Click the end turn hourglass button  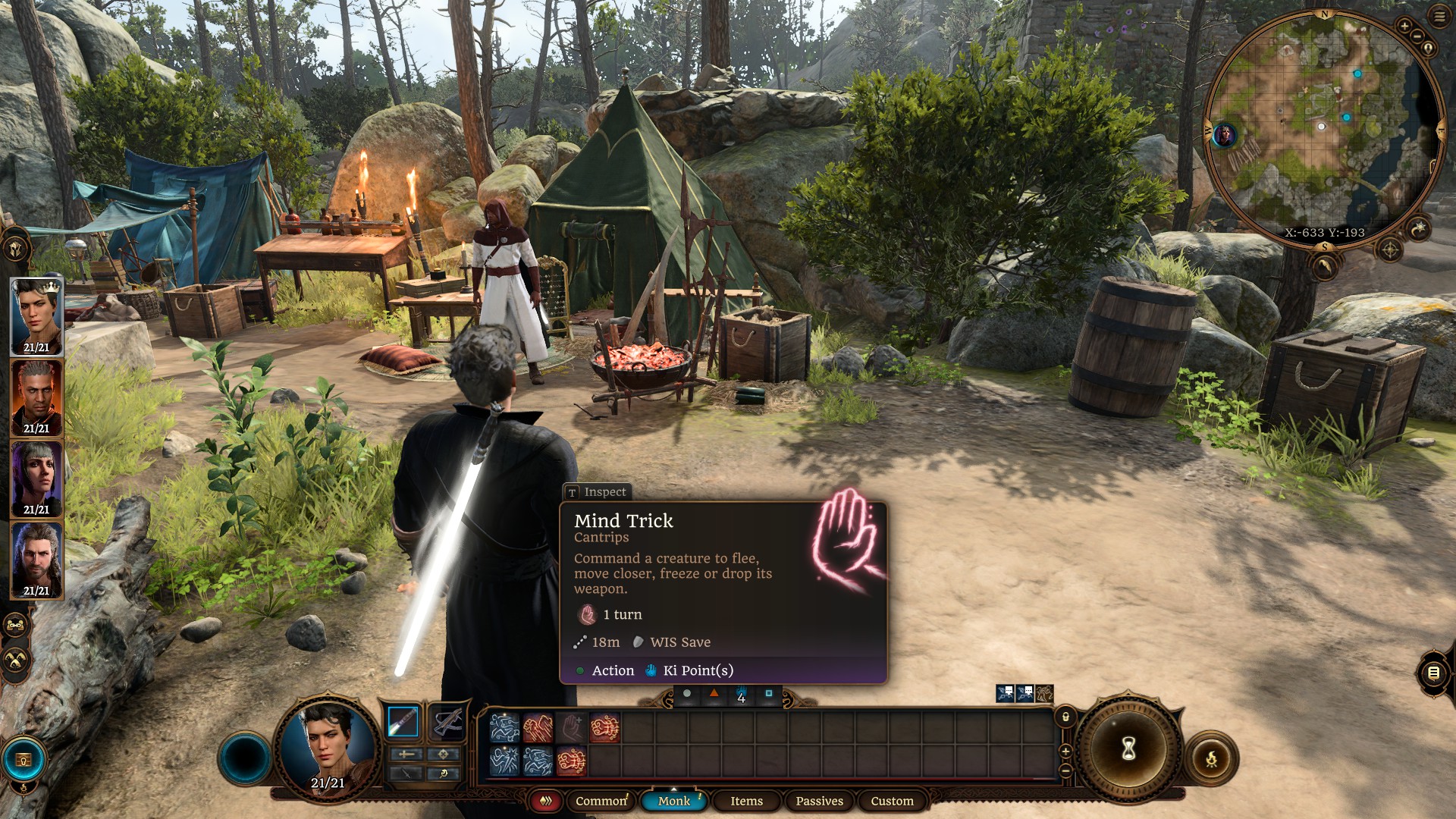click(1128, 749)
